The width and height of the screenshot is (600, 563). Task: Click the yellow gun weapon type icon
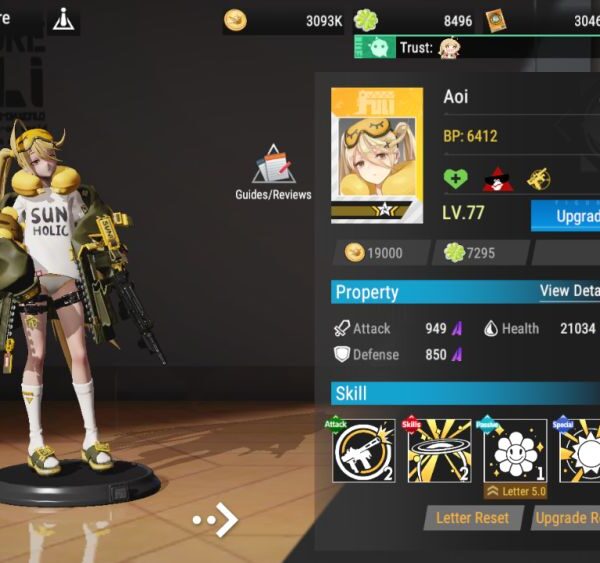539,178
